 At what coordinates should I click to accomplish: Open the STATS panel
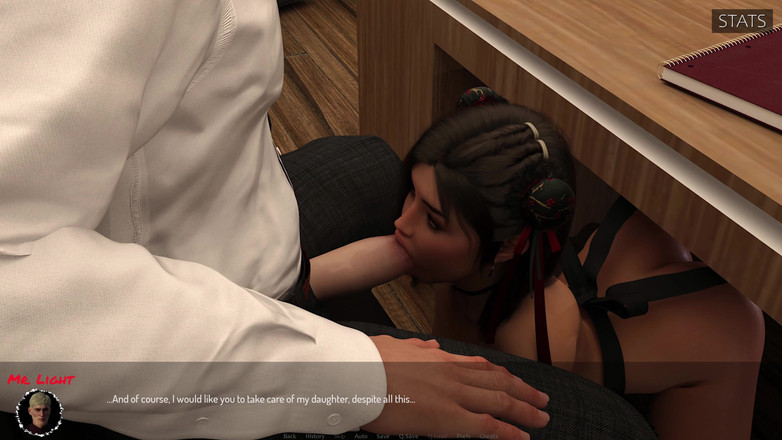click(742, 21)
